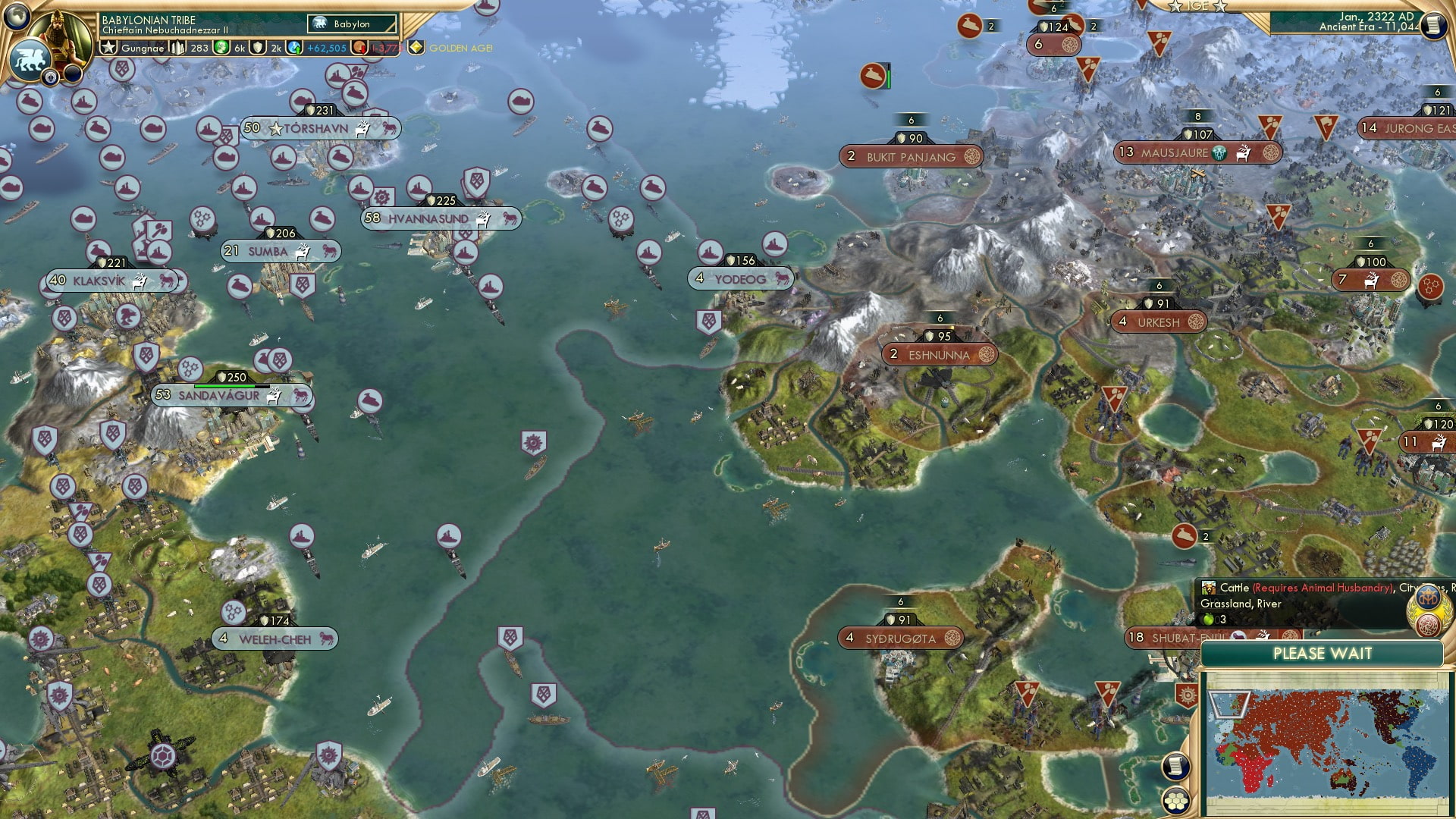Open the notification log scroll icon near minimap
Image resolution: width=1456 pixels, height=819 pixels.
pyautogui.click(x=1175, y=766)
